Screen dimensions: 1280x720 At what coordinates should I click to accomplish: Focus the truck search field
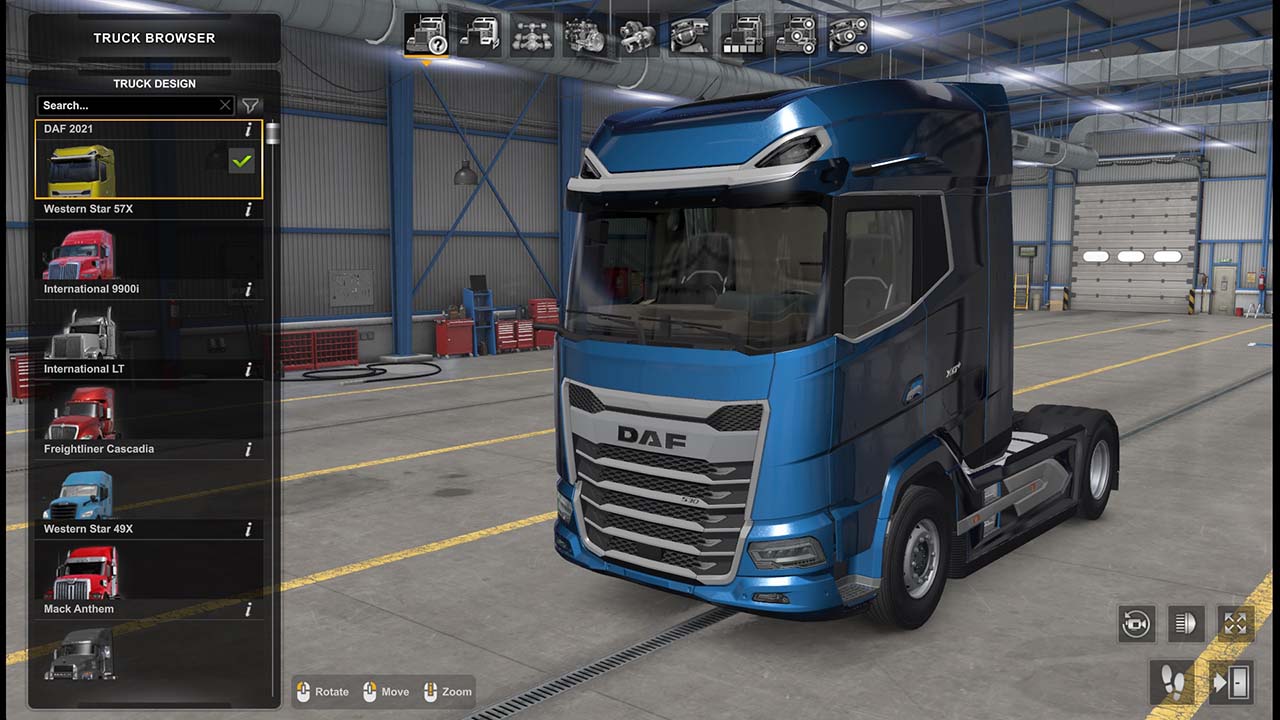[127, 105]
